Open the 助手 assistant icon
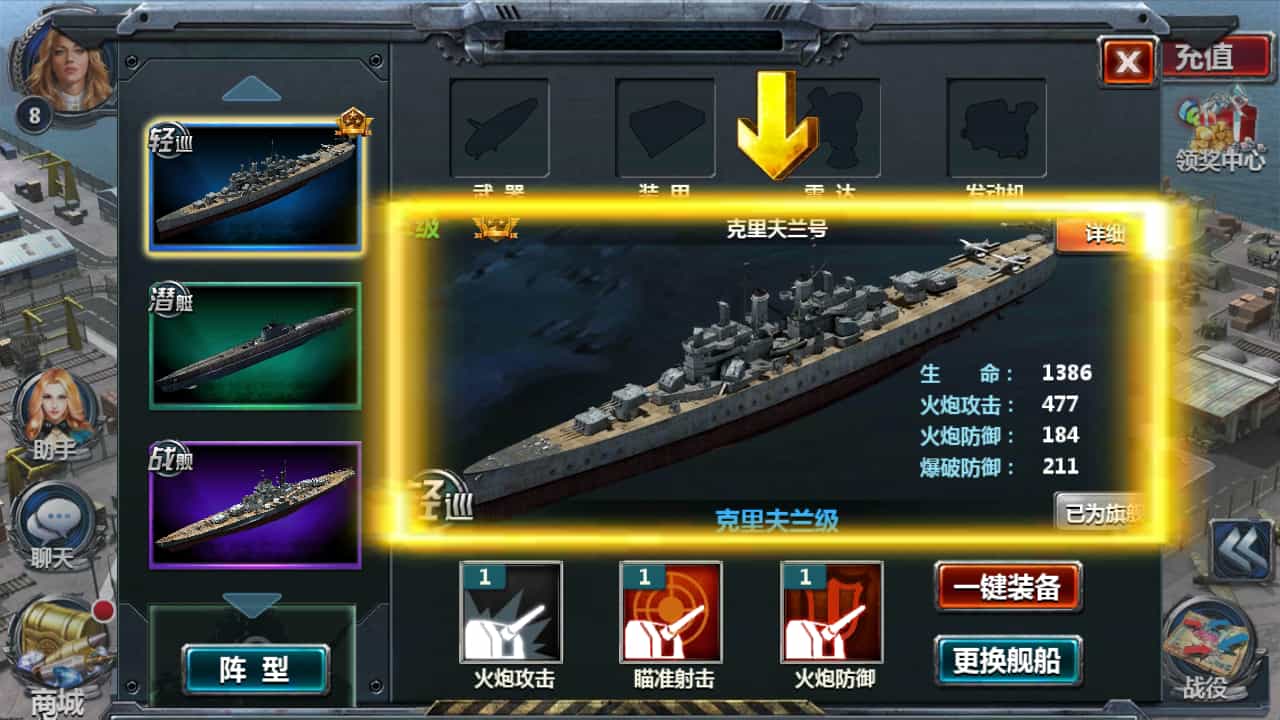 [x=54, y=412]
